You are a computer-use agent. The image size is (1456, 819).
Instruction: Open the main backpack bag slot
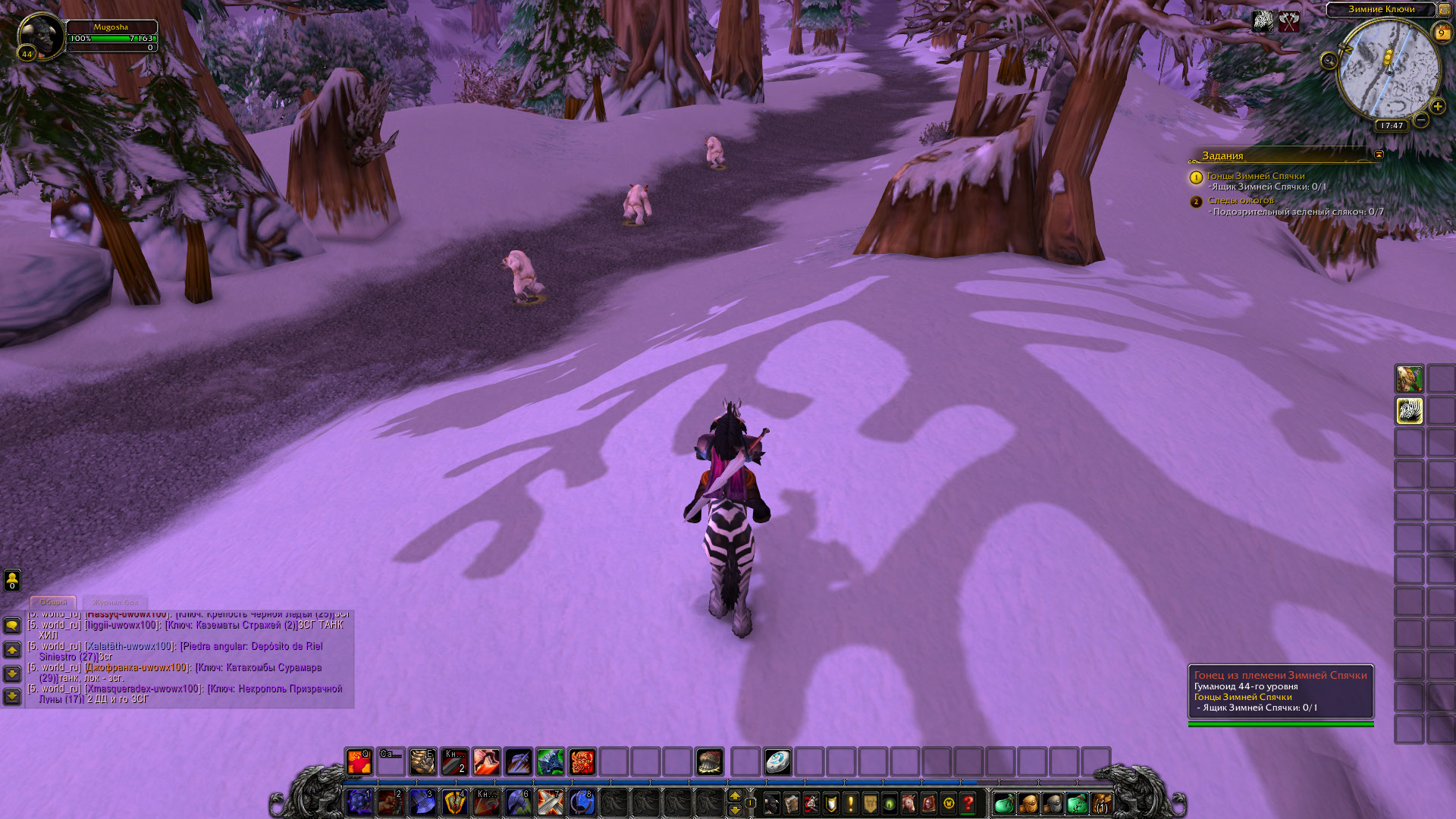click(x=1100, y=802)
